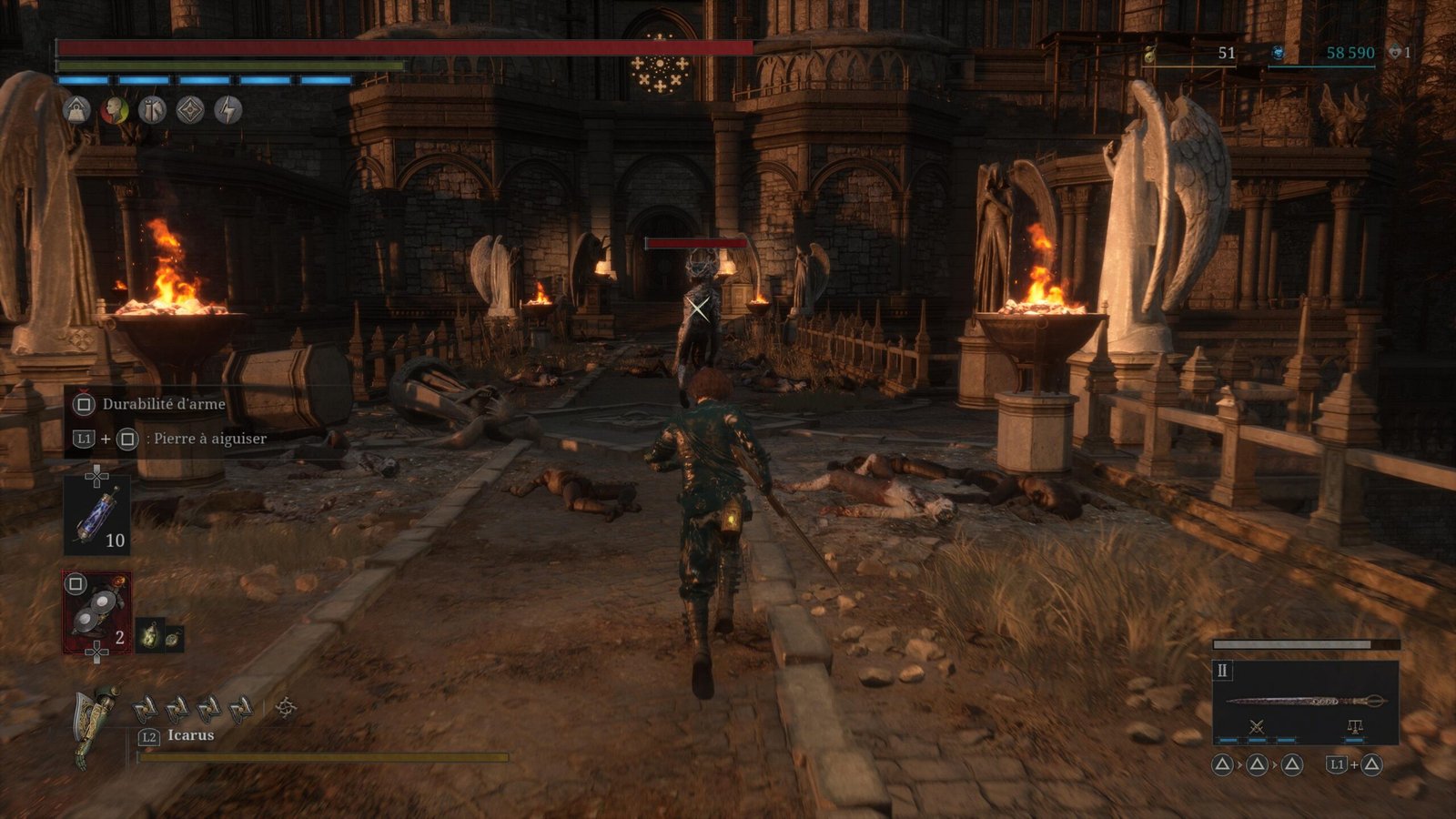Click the weight buff status icon
This screenshot has width=1456, height=819.
click(77, 111)
